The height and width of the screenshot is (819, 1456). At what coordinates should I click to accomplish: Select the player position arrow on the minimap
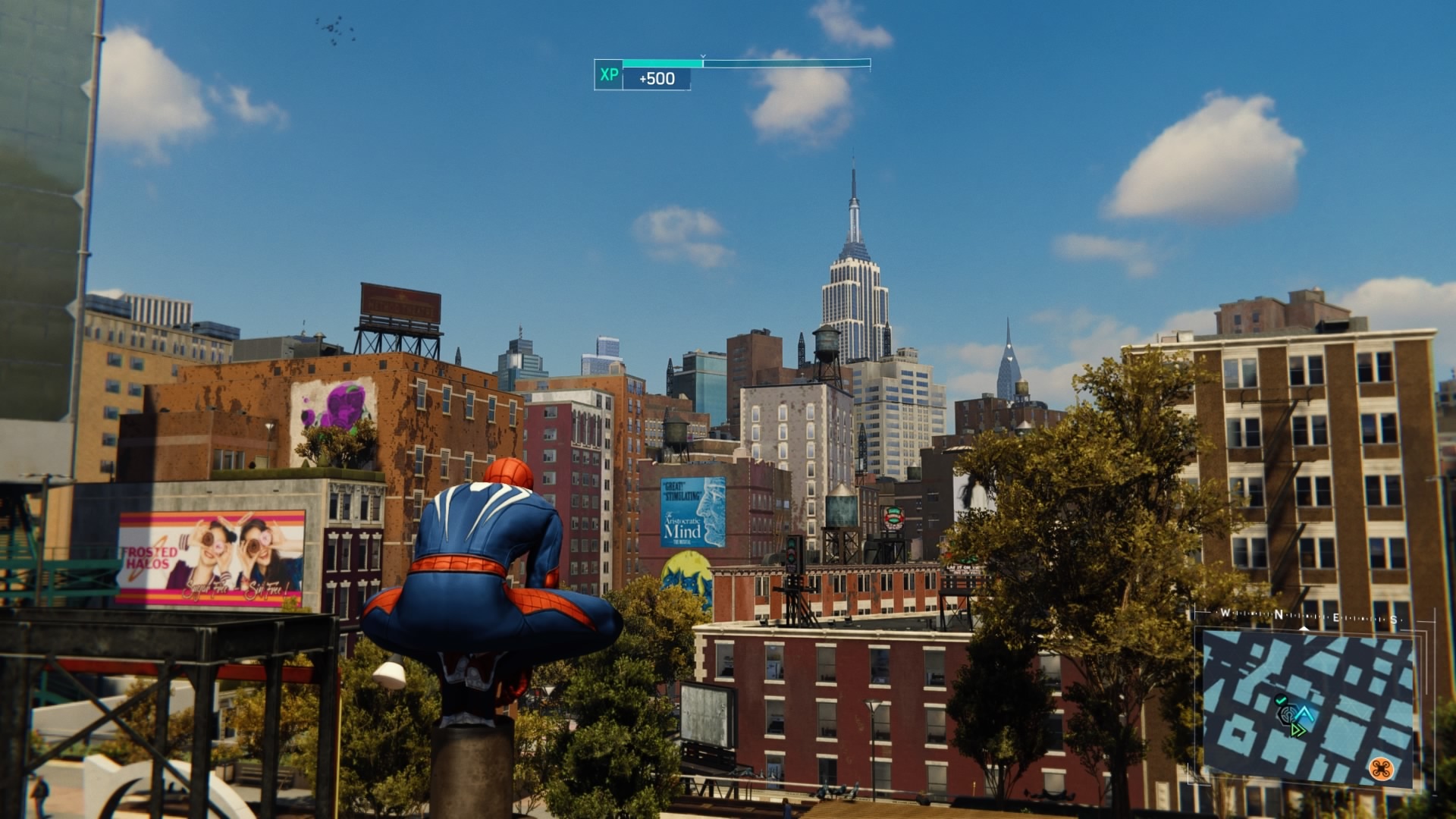point(1304,714)
